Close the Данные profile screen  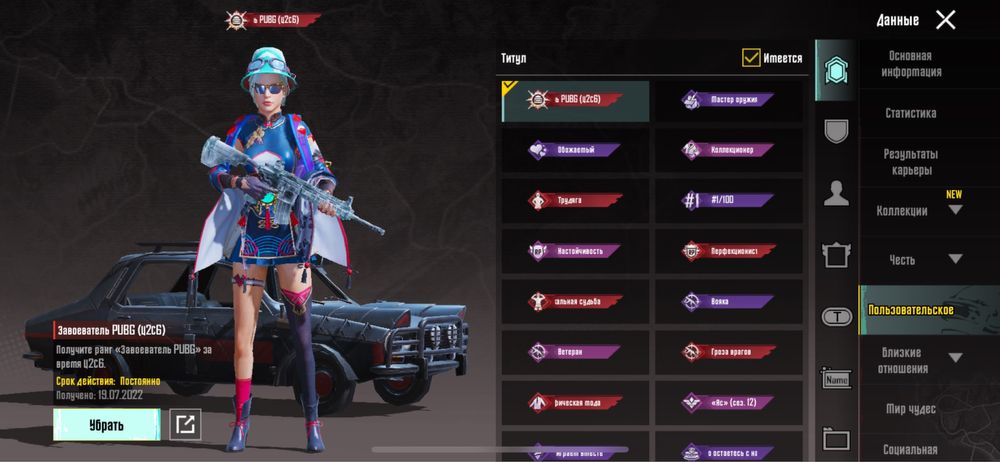tap(945, 20)
